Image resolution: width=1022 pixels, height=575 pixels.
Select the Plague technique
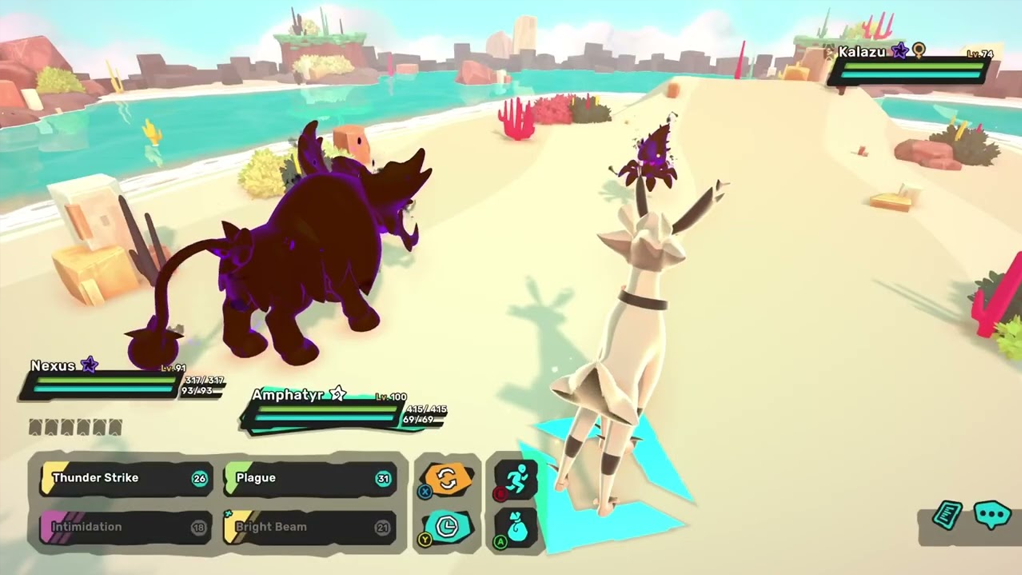(x=308, y=479)
